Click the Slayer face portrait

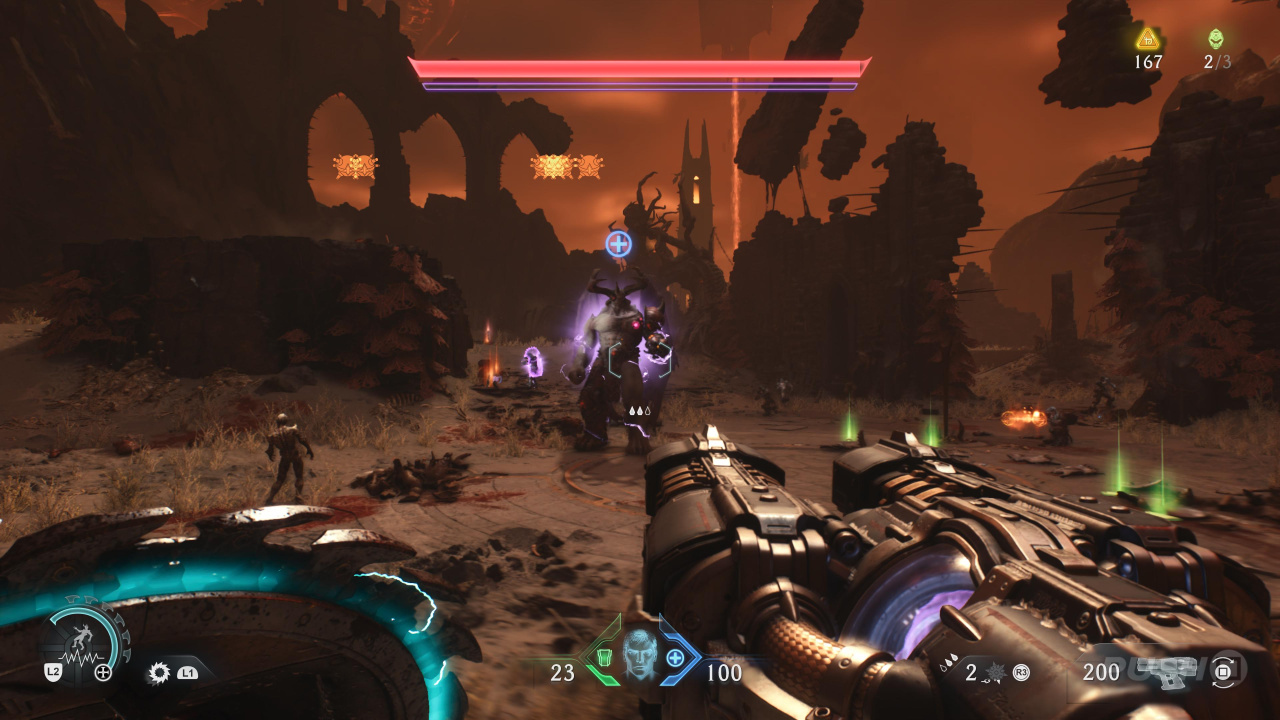[640, 655]
